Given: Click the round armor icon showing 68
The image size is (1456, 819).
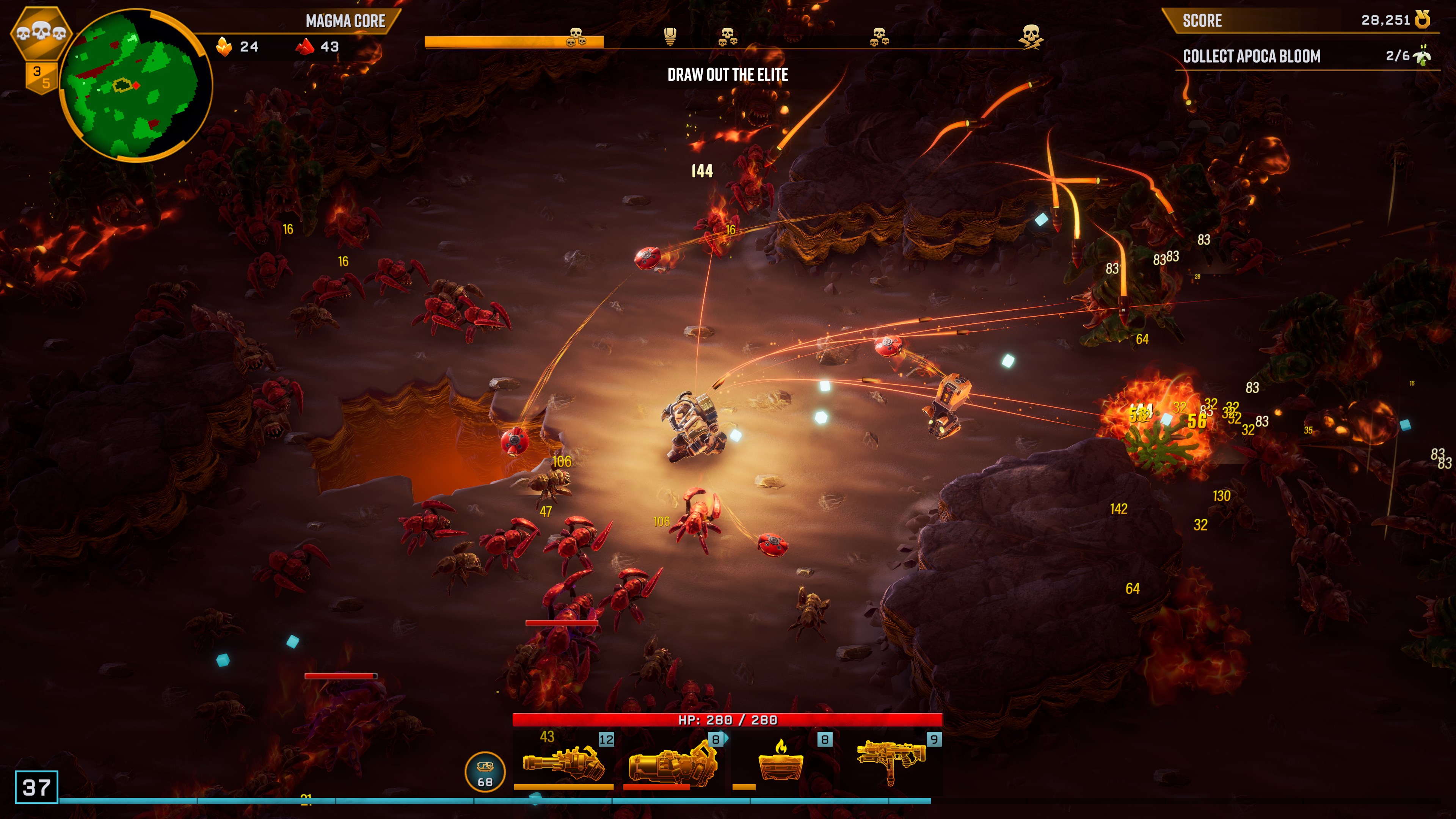Looking at the screenshot, I should tap(485, 772).
